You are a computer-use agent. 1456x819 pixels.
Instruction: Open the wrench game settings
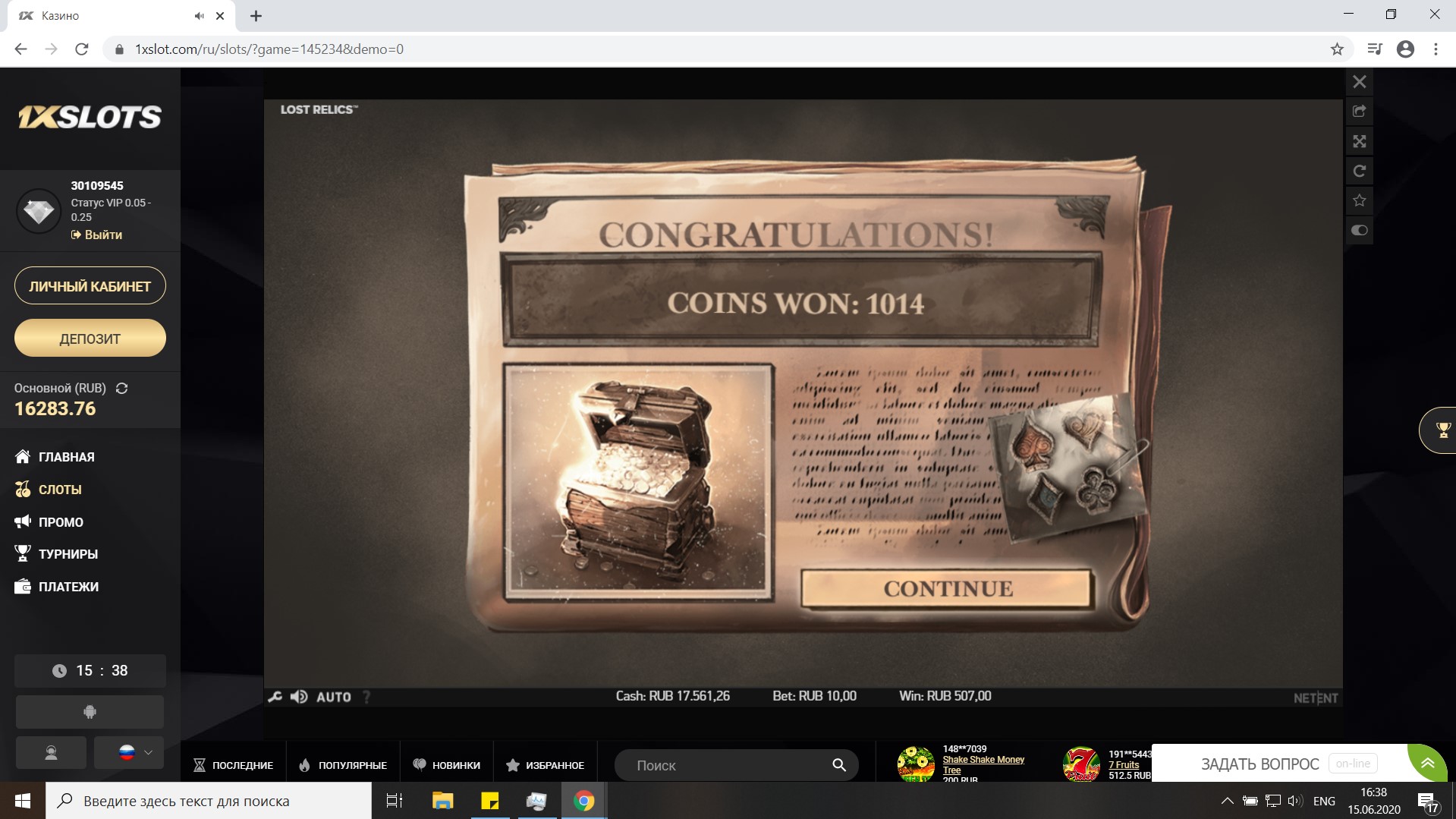(275, 697)
